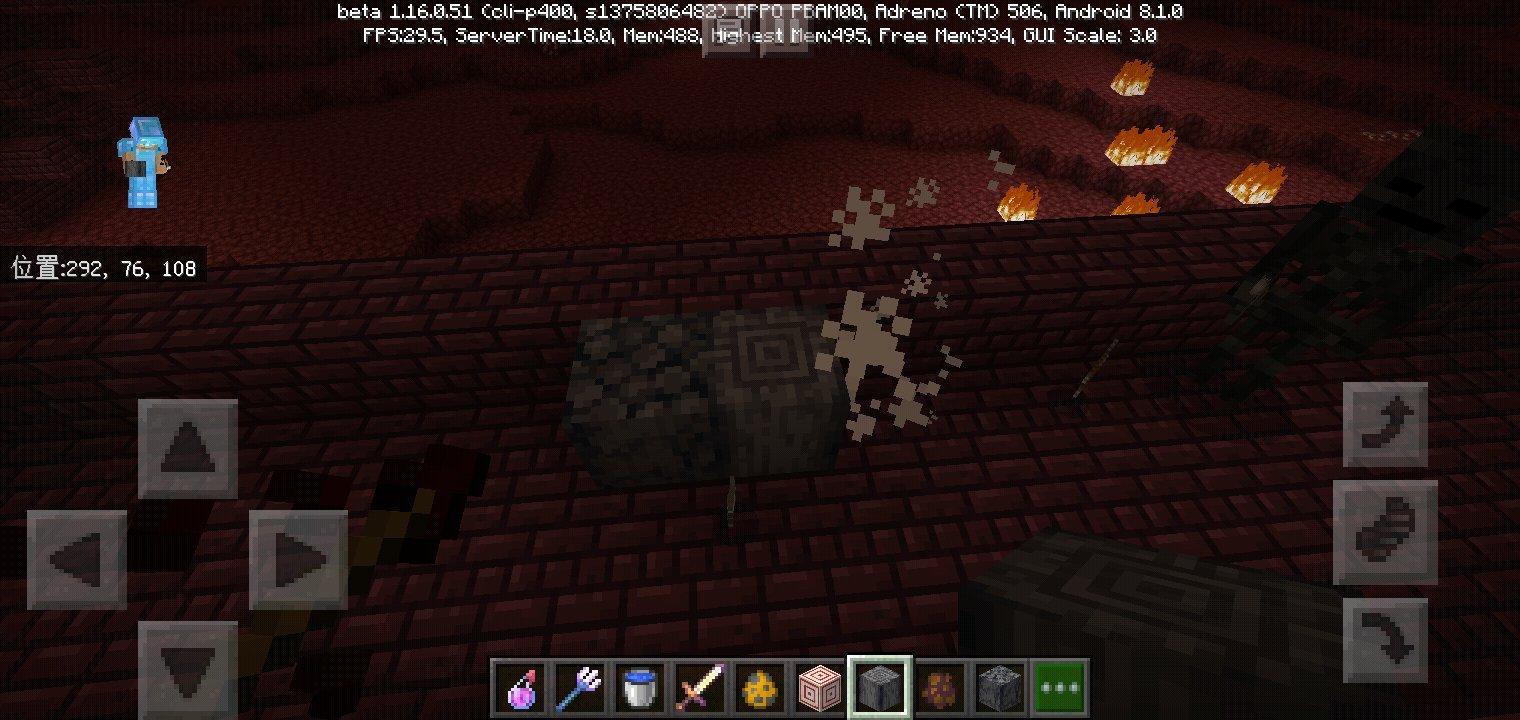Select the highlighted chiseled blackstone slot
Image resolution: width=1520 pixels, height=720 pixels.
(x=880, y=688)
